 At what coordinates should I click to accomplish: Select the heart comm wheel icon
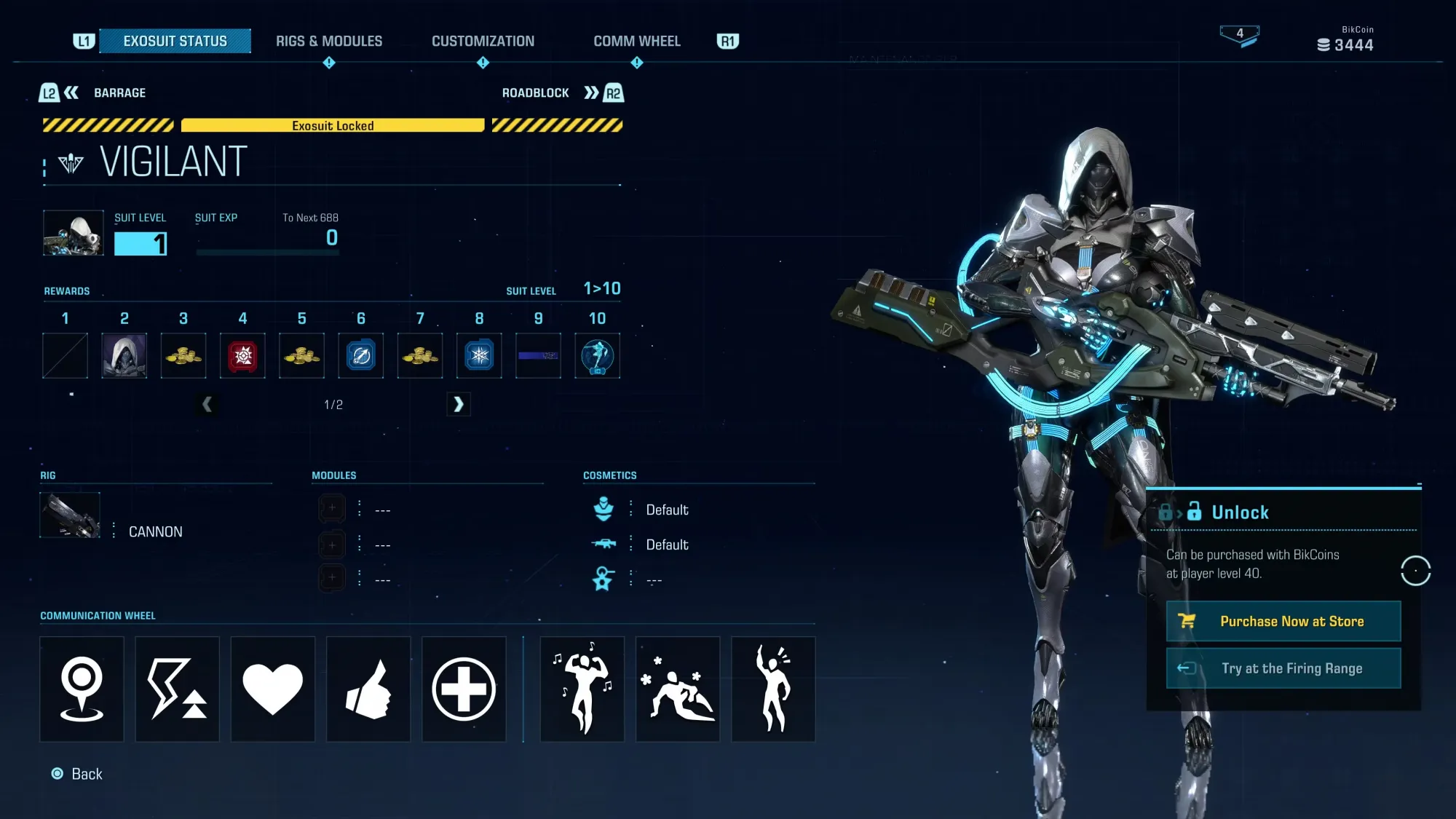pyautogui.click(x=272, y=689)
